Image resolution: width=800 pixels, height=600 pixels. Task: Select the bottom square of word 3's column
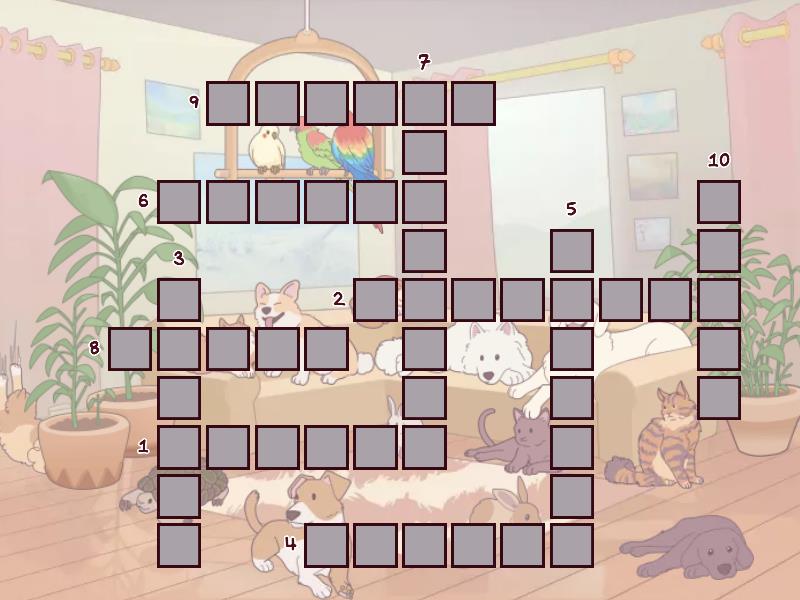click(x=179, y=544)
